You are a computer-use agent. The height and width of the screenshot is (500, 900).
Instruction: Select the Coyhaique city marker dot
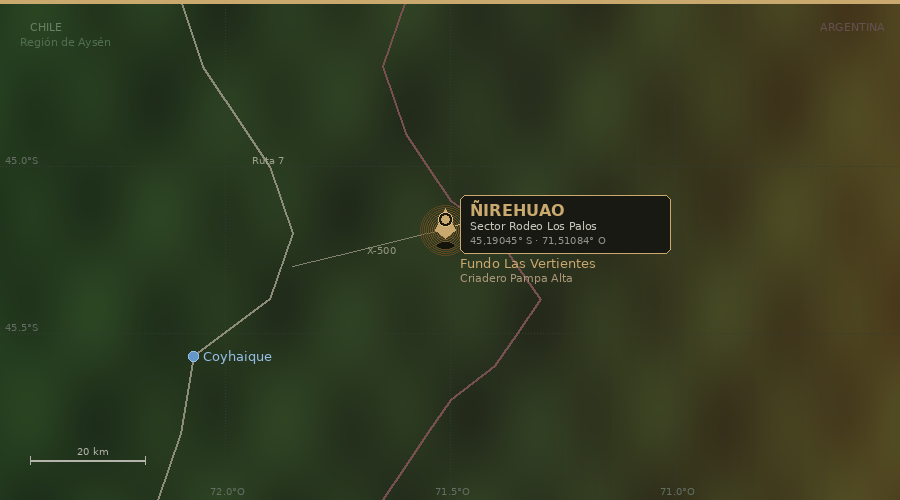point(193,356)
